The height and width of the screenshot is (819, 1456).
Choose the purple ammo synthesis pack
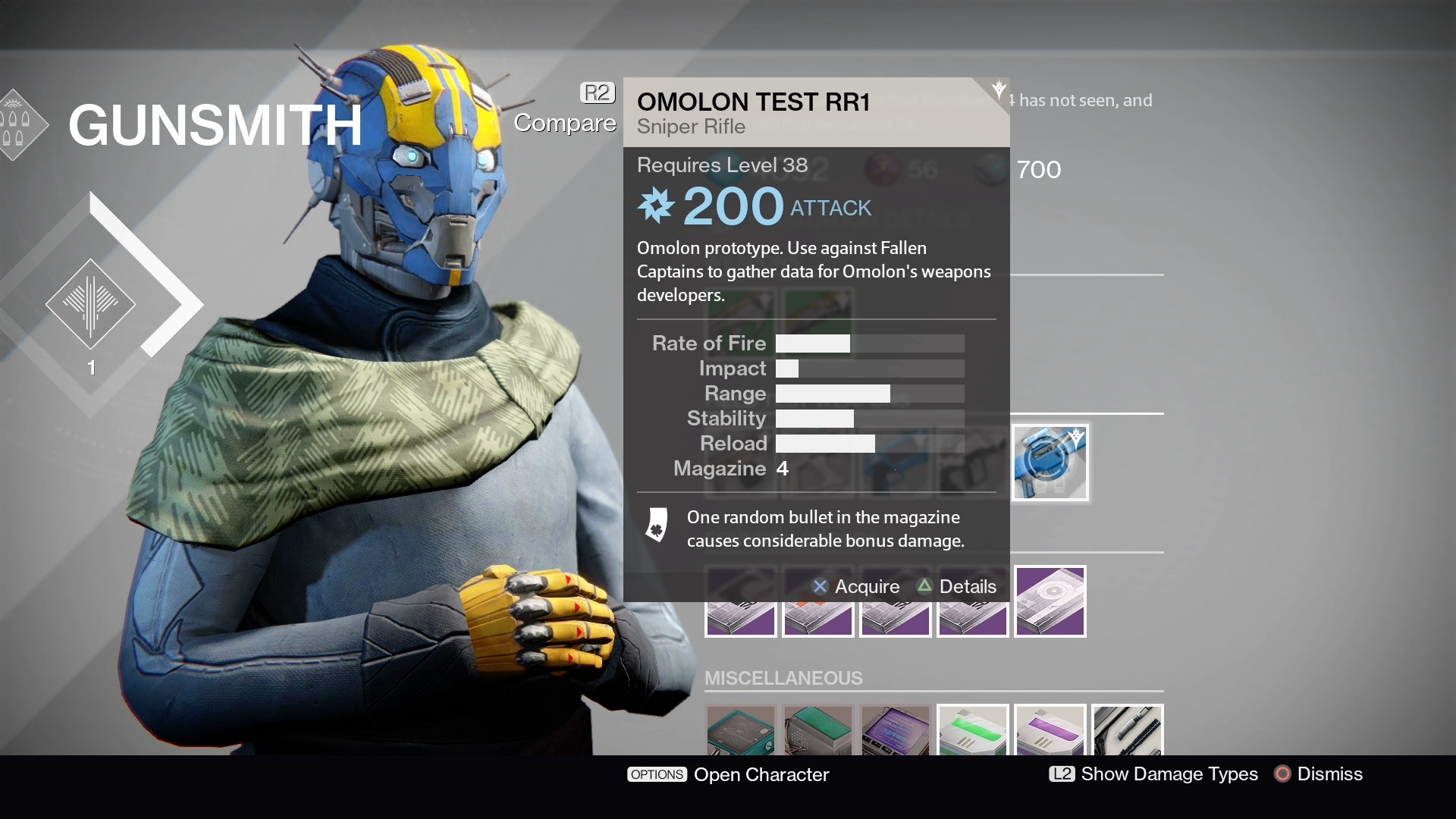pos(1050,730)
